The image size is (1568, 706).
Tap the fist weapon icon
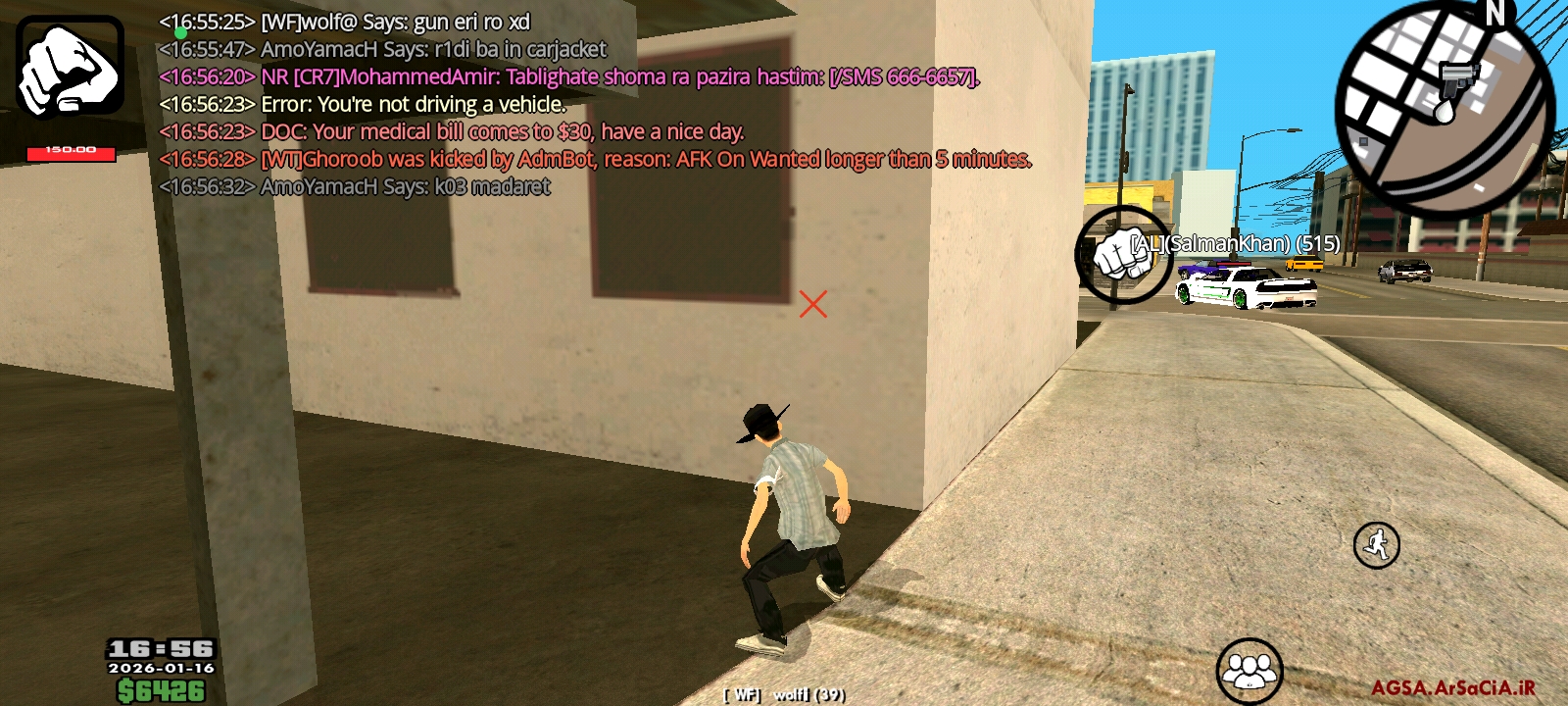pos(70,67)
